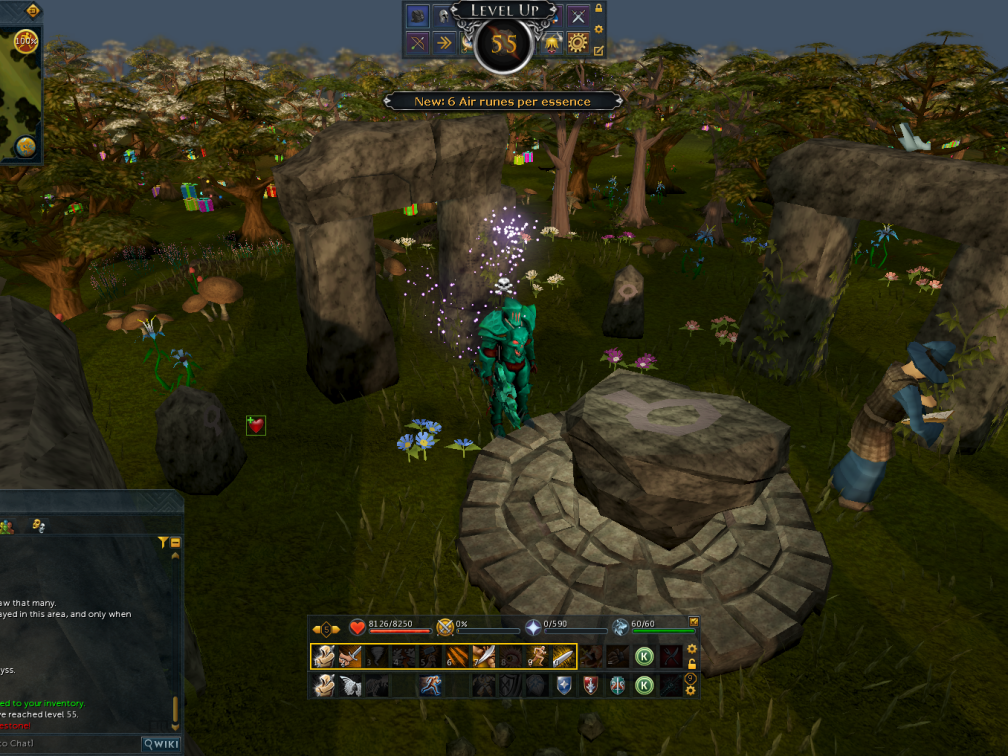This screenshot has height=756, width=1008.
Task: Open the chat filter funnel
Action: pyautogui.click(x=163, y=542)
